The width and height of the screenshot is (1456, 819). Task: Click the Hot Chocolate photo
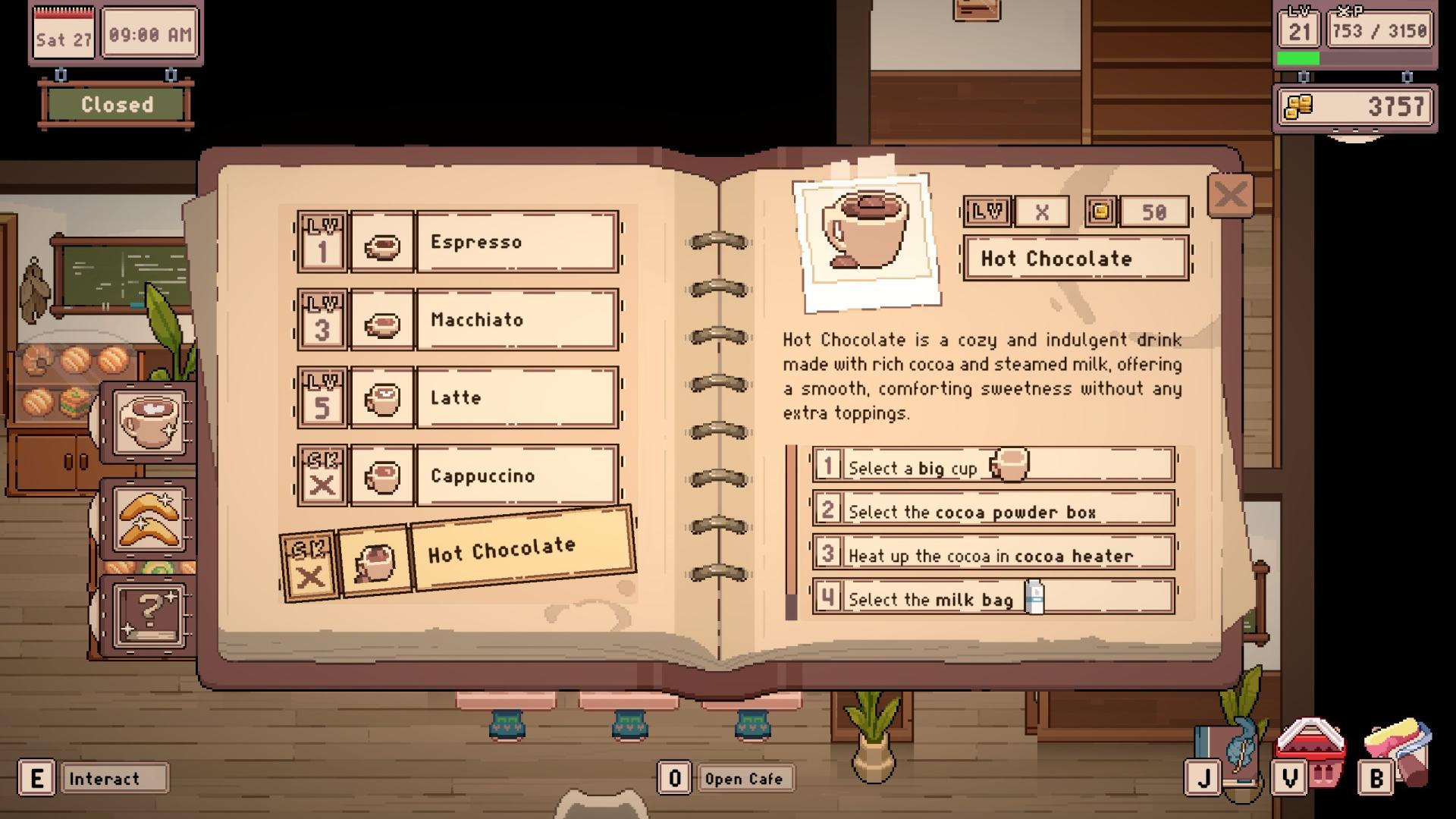point(866,241)
